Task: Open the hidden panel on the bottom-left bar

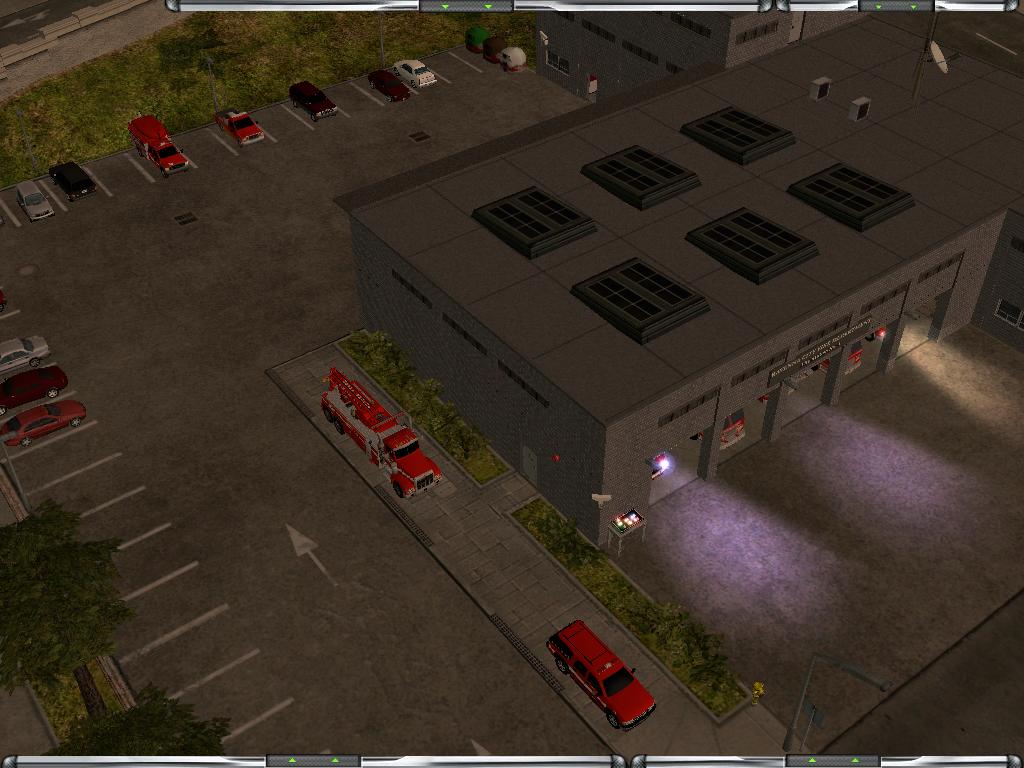Action: point(313,761)
